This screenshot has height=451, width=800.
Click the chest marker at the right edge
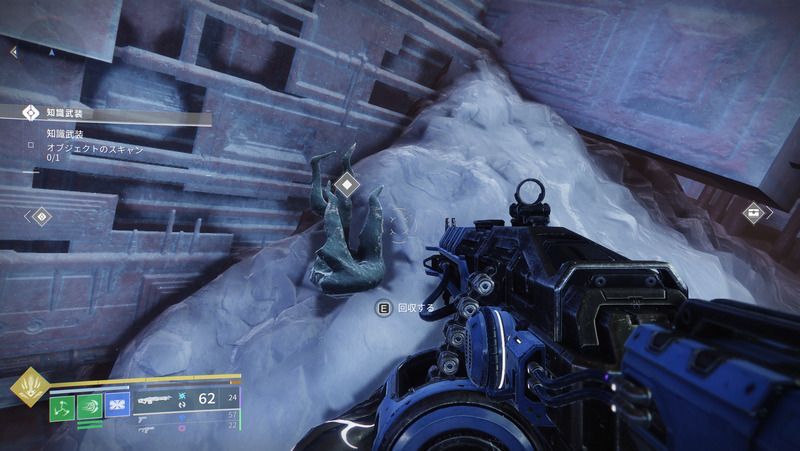pyautogui.click(x=754, y=212)
